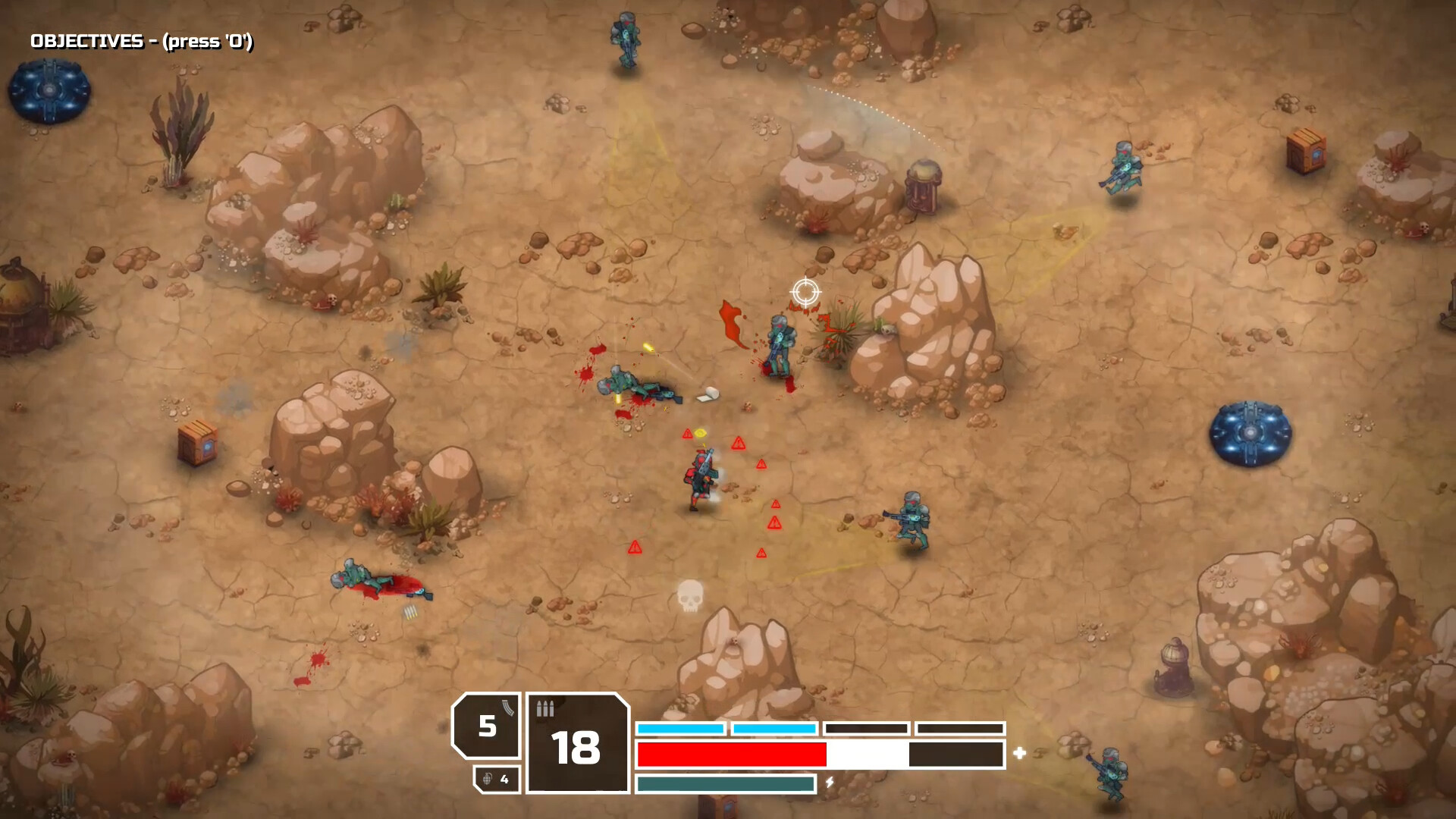This screenshot has width=1456, height=819.
Task: Click the crosshair aiming reticle
Action: 806,290
